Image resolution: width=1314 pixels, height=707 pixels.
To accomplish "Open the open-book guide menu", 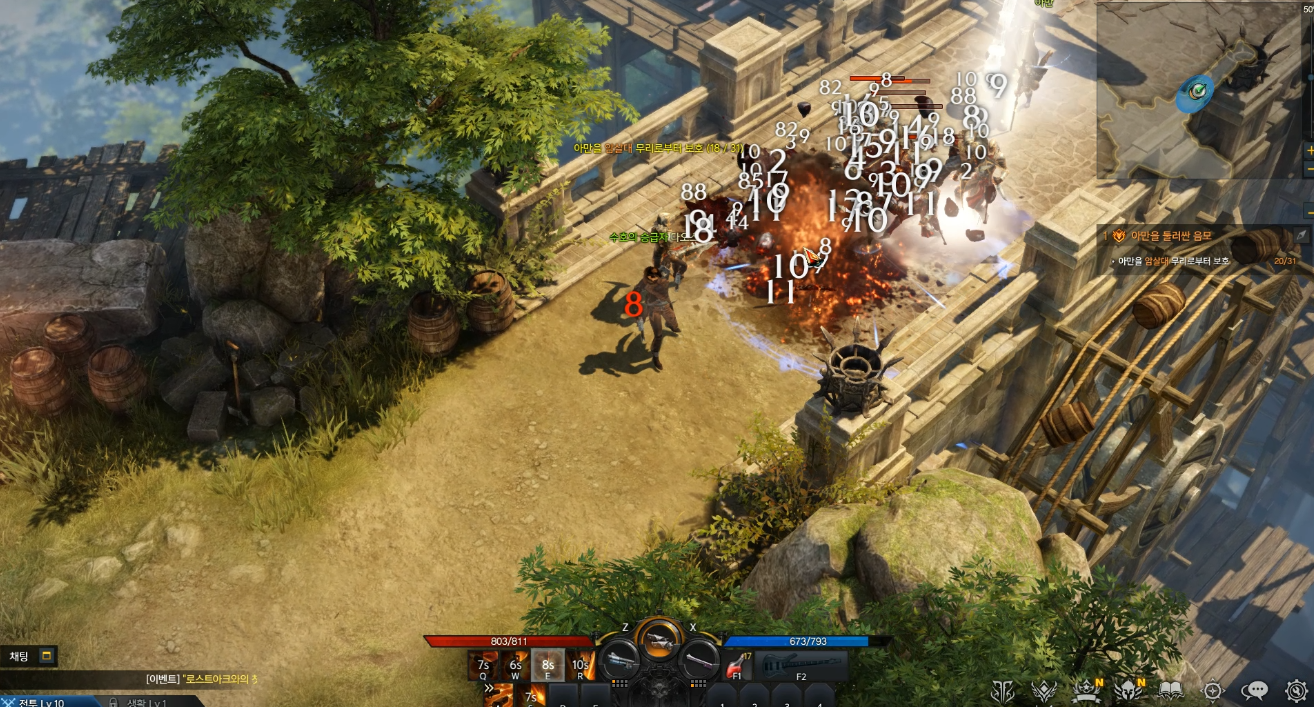I will point(1171,690).
